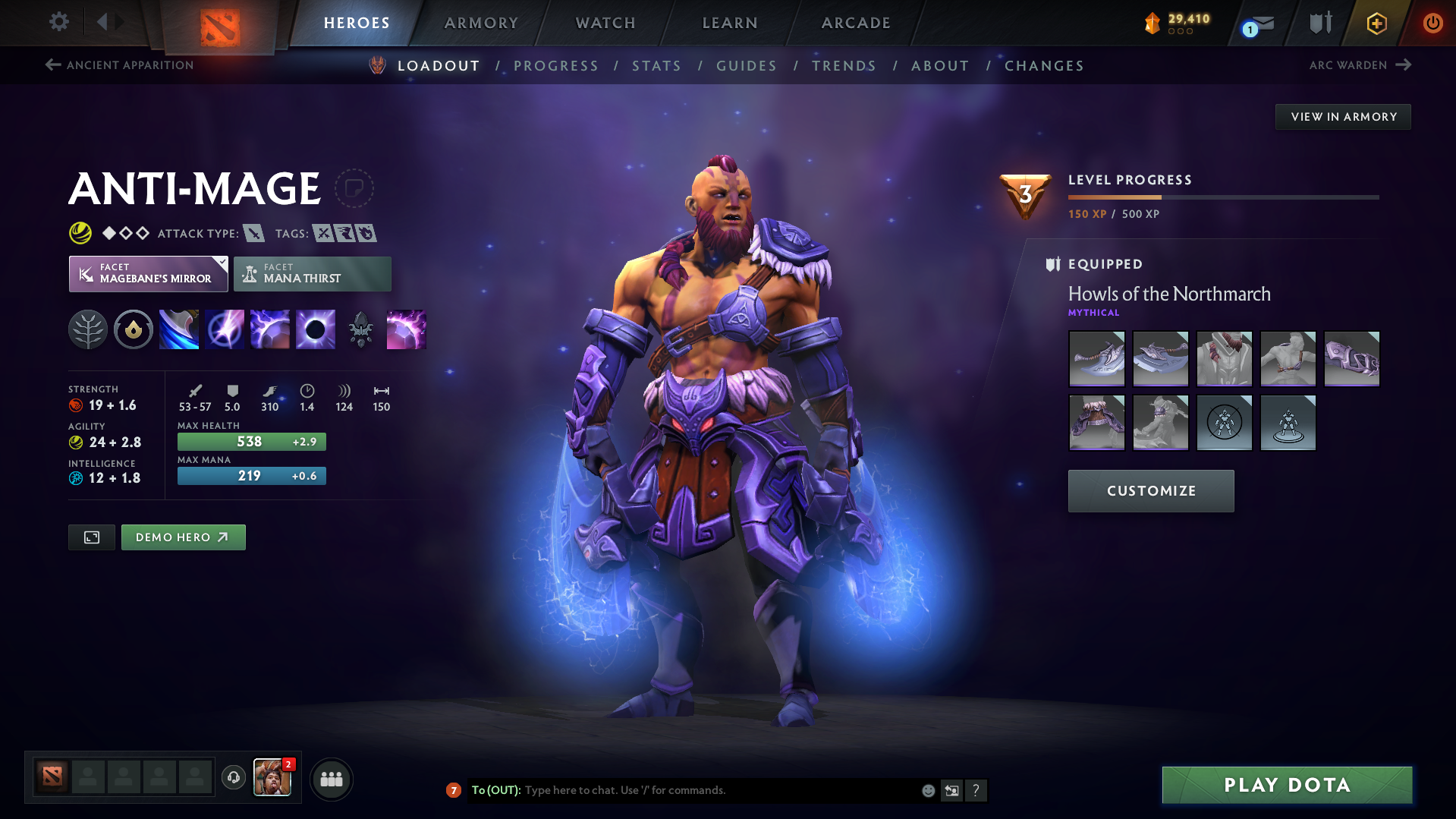
Task: Select the Mana Thirst facet
Action: pos(312,273)
